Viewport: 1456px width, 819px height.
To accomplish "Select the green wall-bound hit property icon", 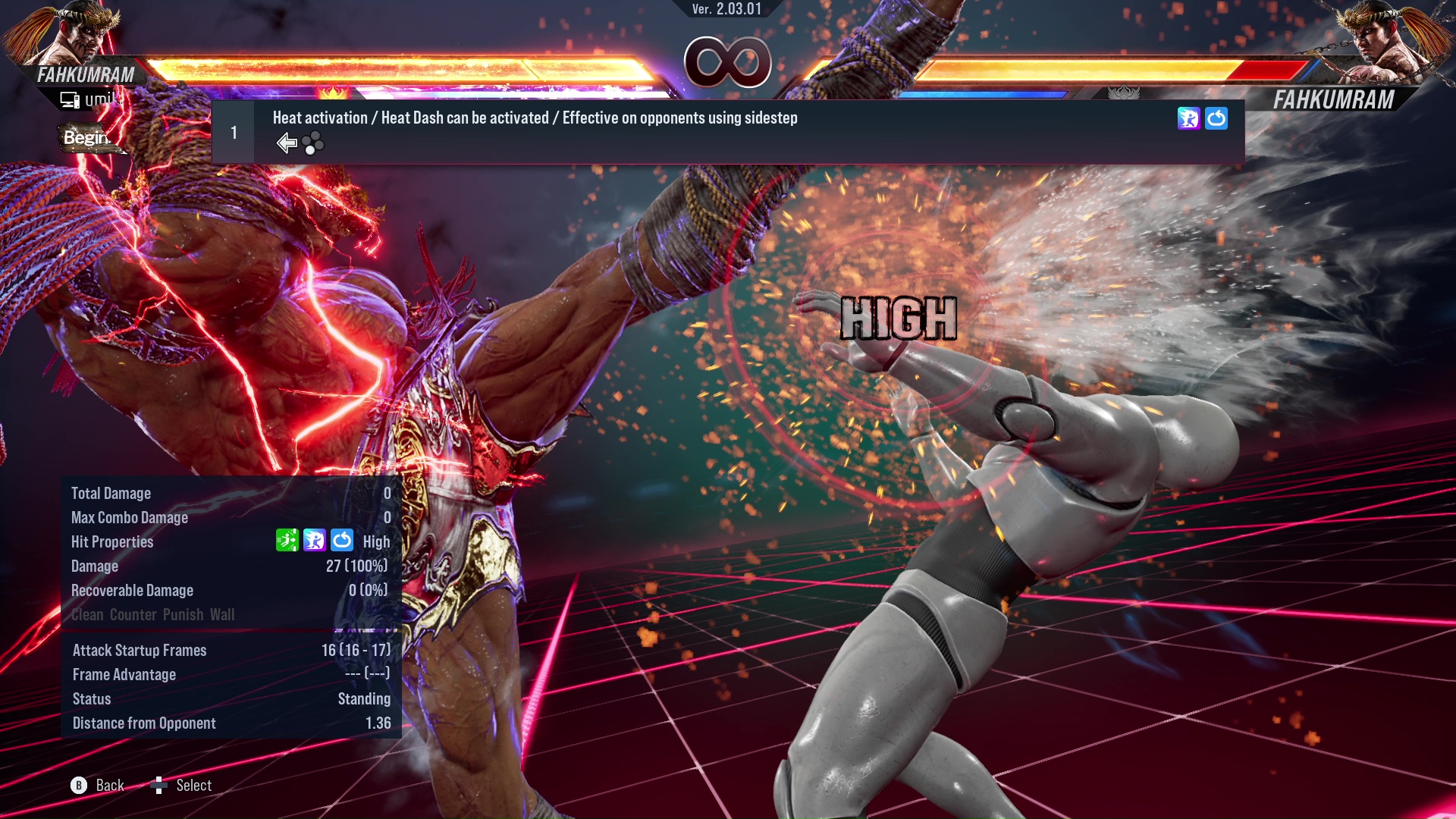I will tap(286, 541).
